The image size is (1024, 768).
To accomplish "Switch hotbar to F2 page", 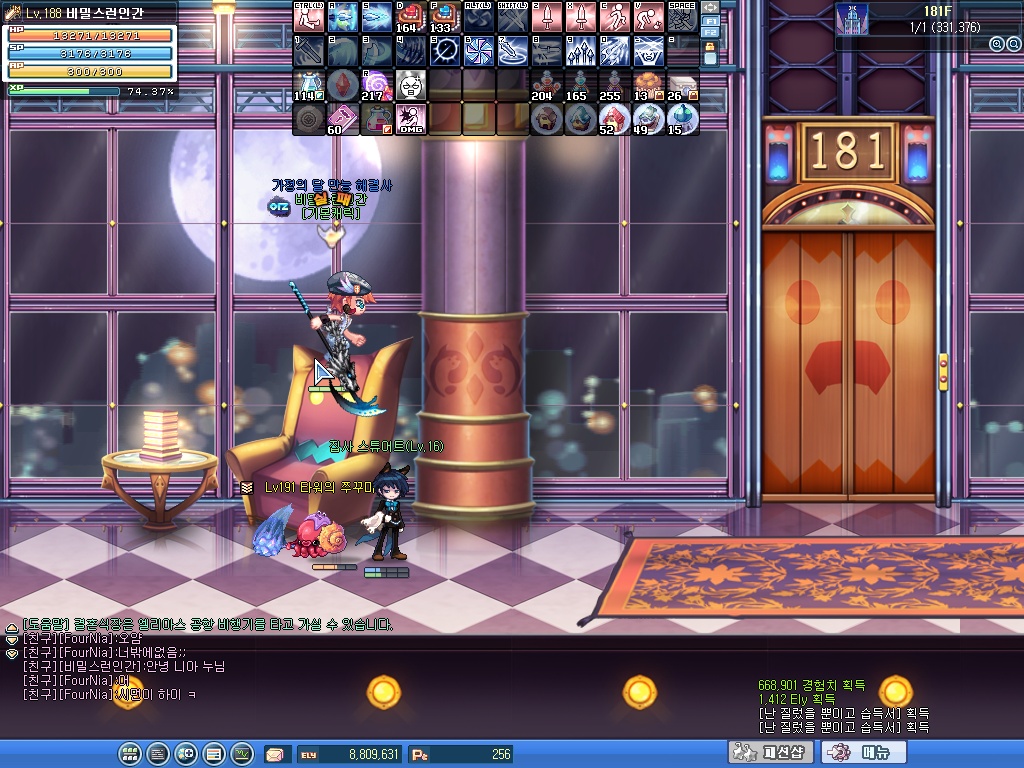I will coord(710,33).
